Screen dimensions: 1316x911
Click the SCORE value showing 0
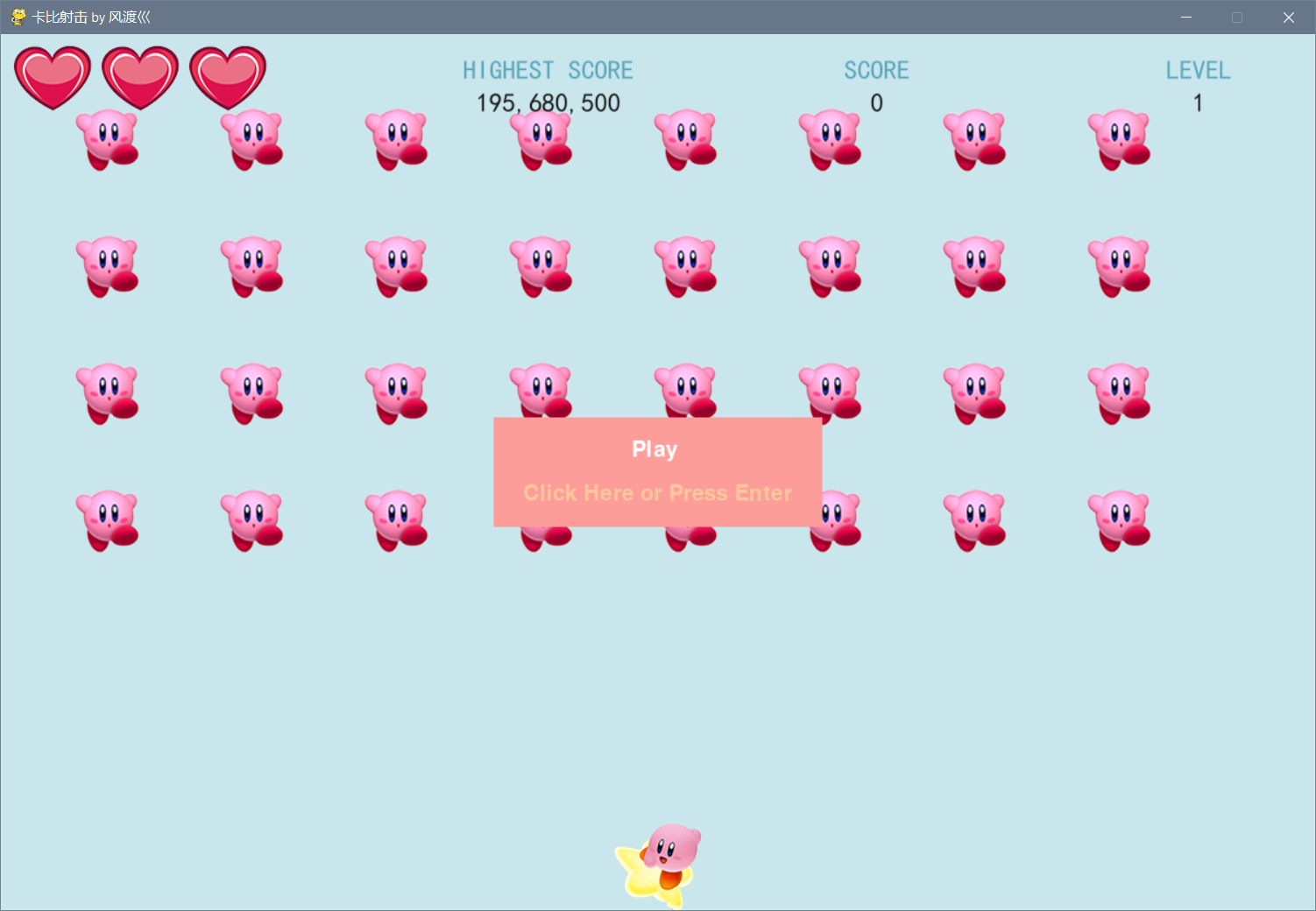(x=876, y=102)
